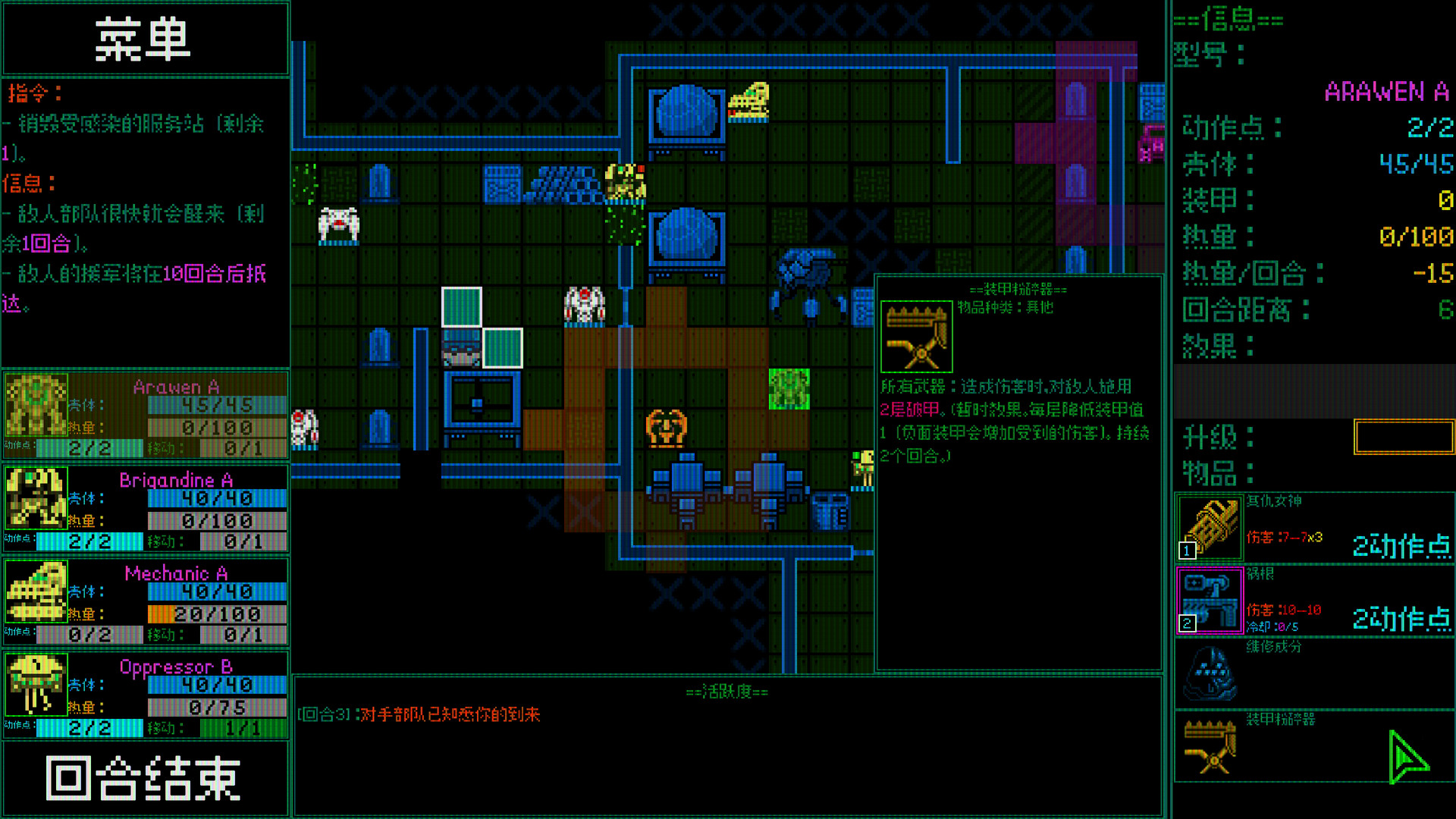Click the 装甲粉碎器 item icon at bottom right
Screen dimensions: 1456x819
tap(1211, 747)
